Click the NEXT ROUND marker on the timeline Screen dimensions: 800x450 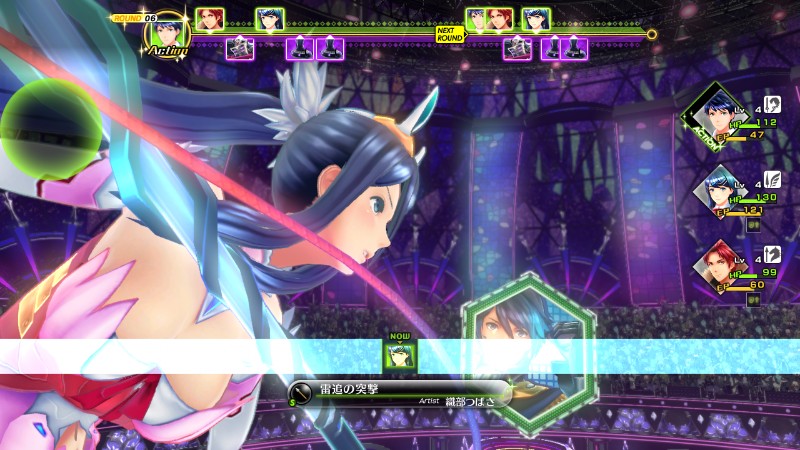(450, 33)
